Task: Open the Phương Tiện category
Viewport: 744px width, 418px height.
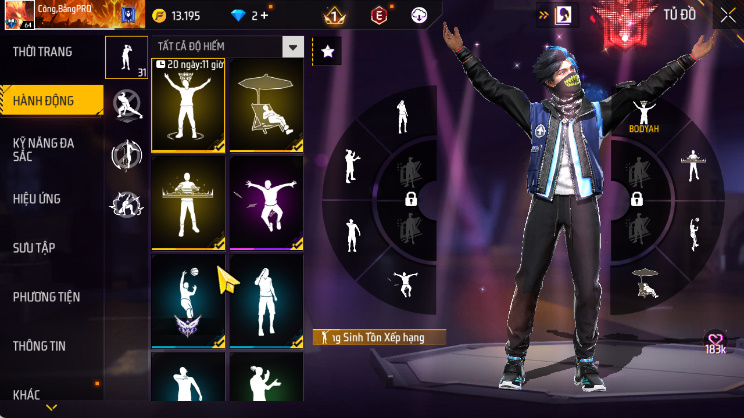Action: pyautogui.click(x=46, y=297)
